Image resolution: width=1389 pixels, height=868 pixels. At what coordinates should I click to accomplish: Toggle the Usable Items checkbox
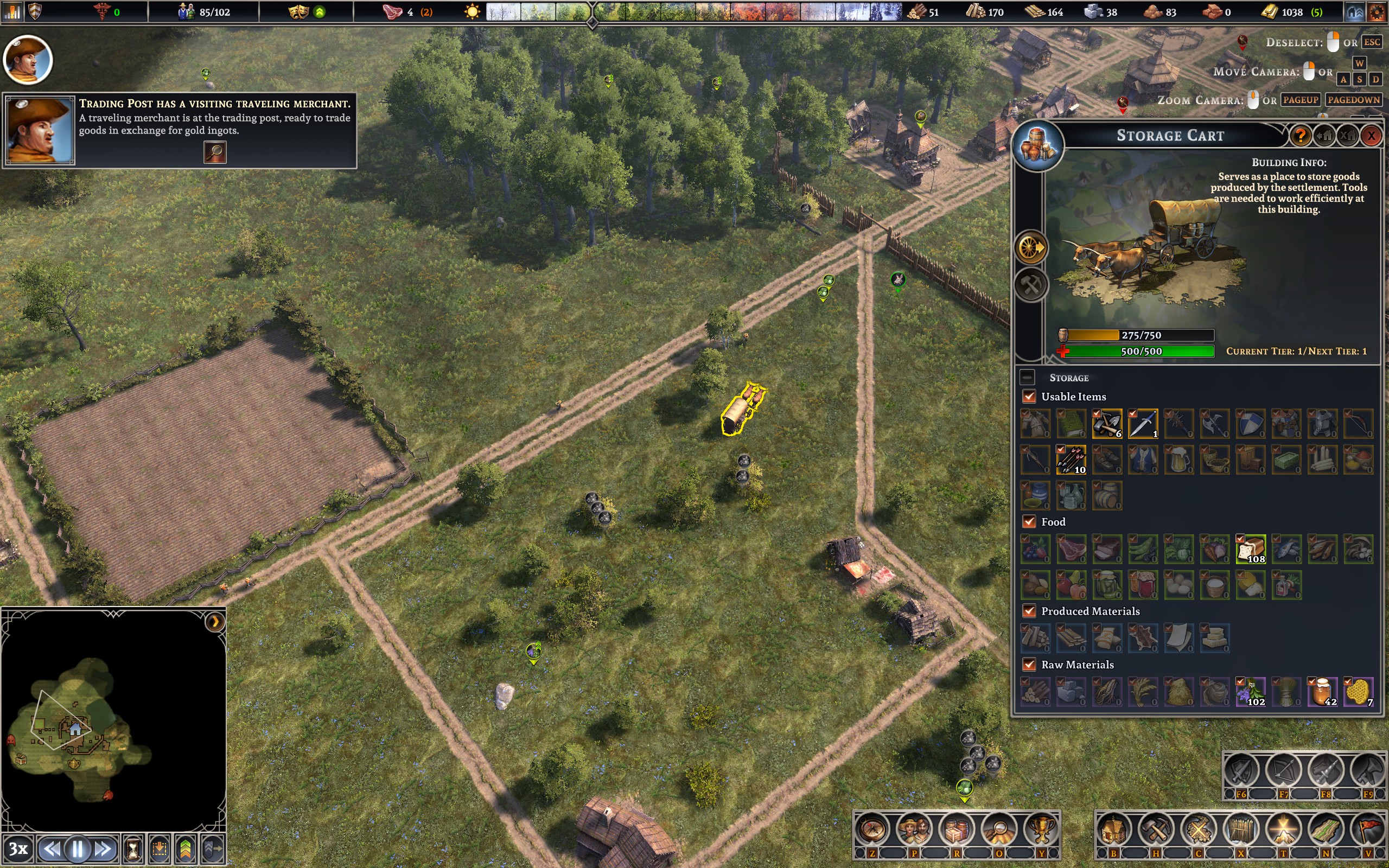[x=1029, y=397]
